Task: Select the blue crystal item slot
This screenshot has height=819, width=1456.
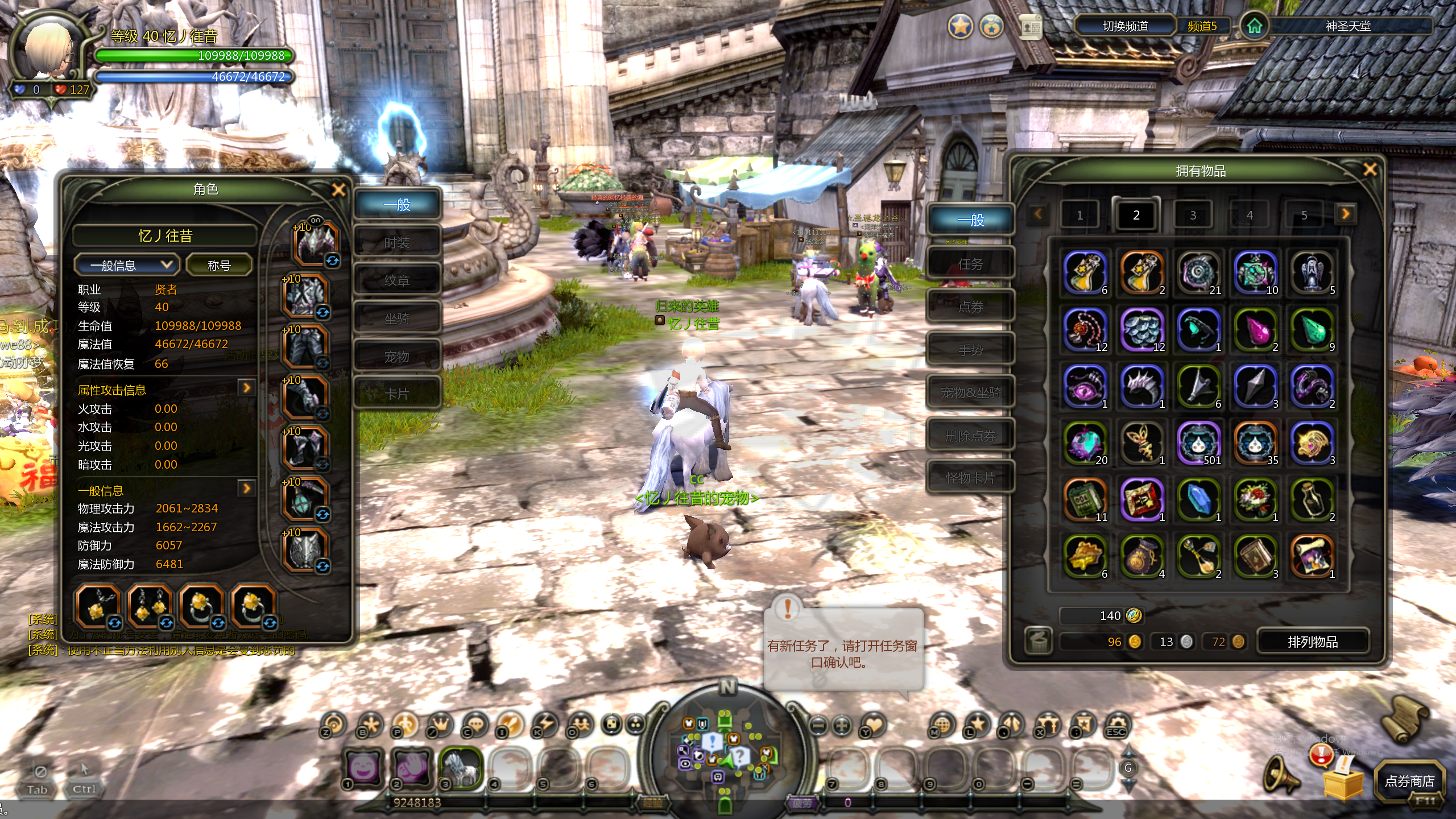Action: [x=1198, y=499]
